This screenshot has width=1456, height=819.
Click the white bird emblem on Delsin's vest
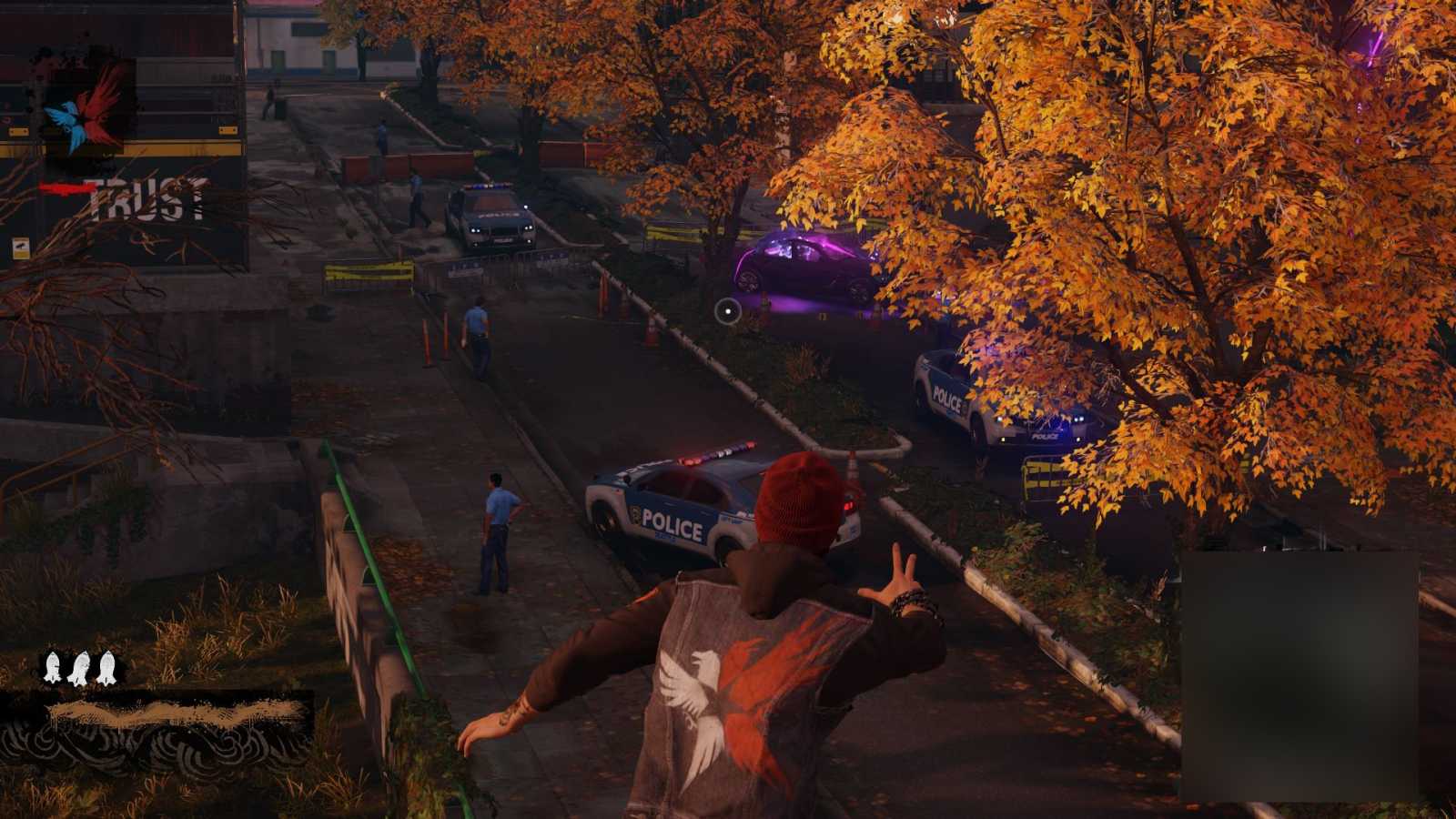[693, 689]
